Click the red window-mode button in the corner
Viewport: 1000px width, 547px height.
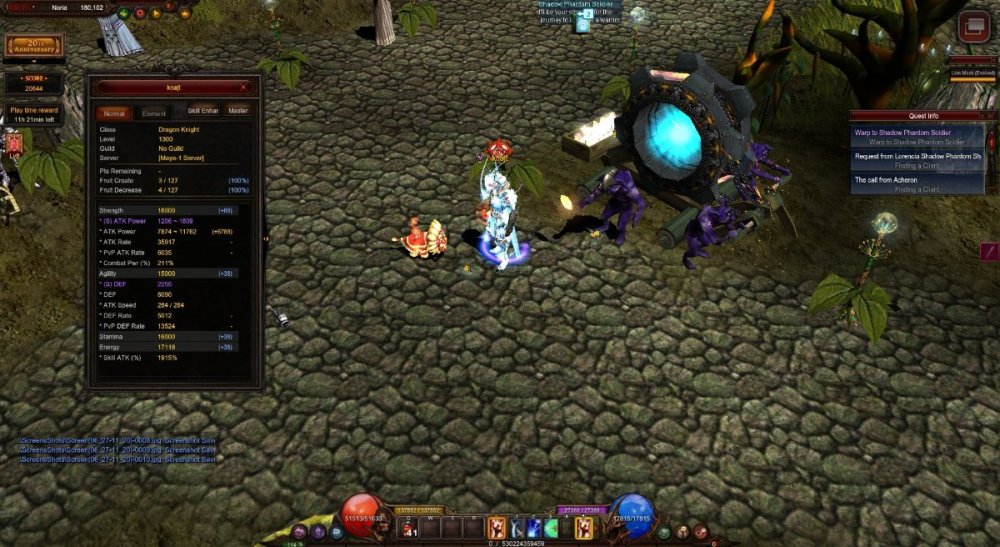[x=972, y=27]
